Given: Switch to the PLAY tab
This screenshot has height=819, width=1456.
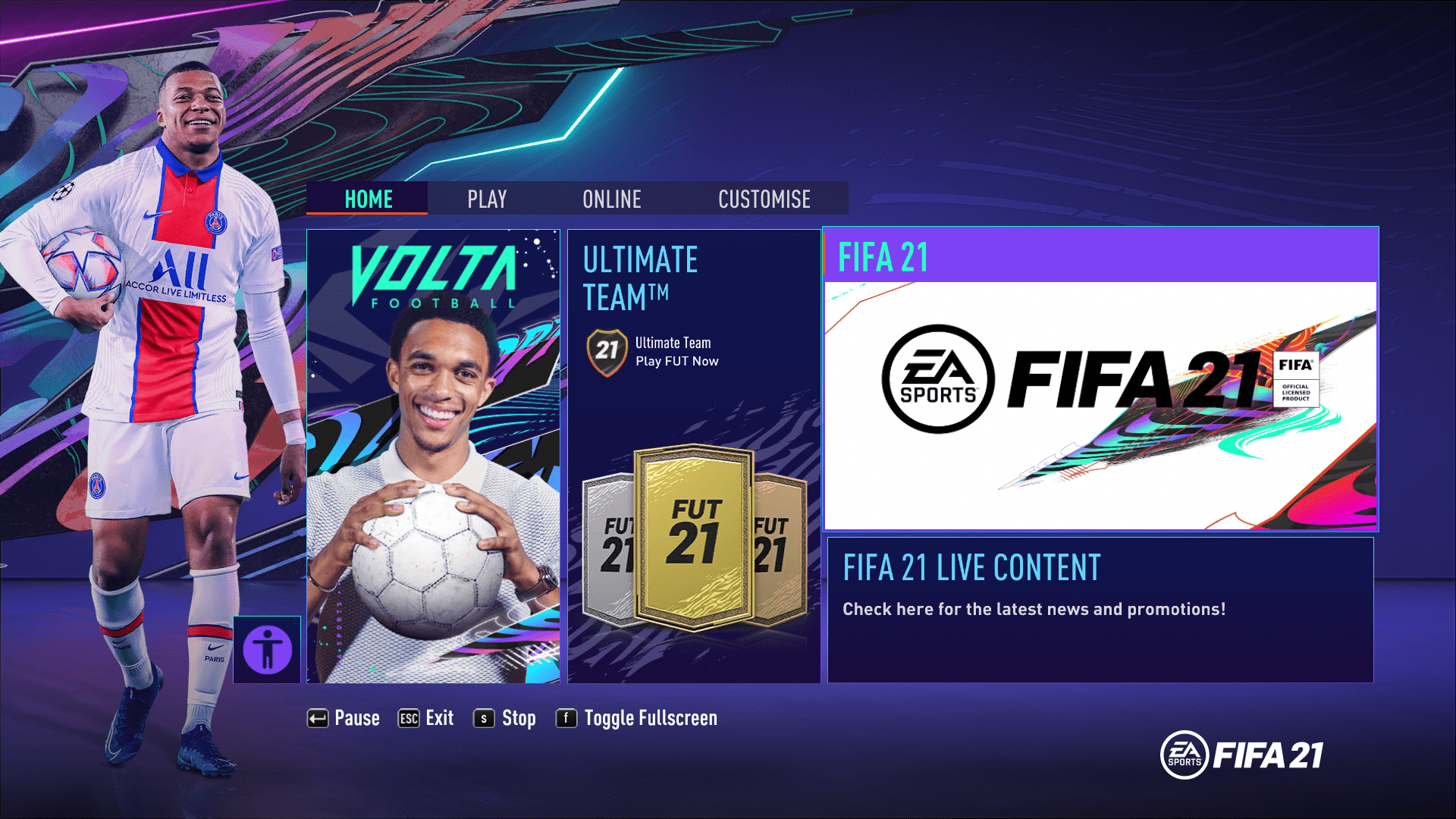Looking at the screenshot, I should tap(486, 199).
